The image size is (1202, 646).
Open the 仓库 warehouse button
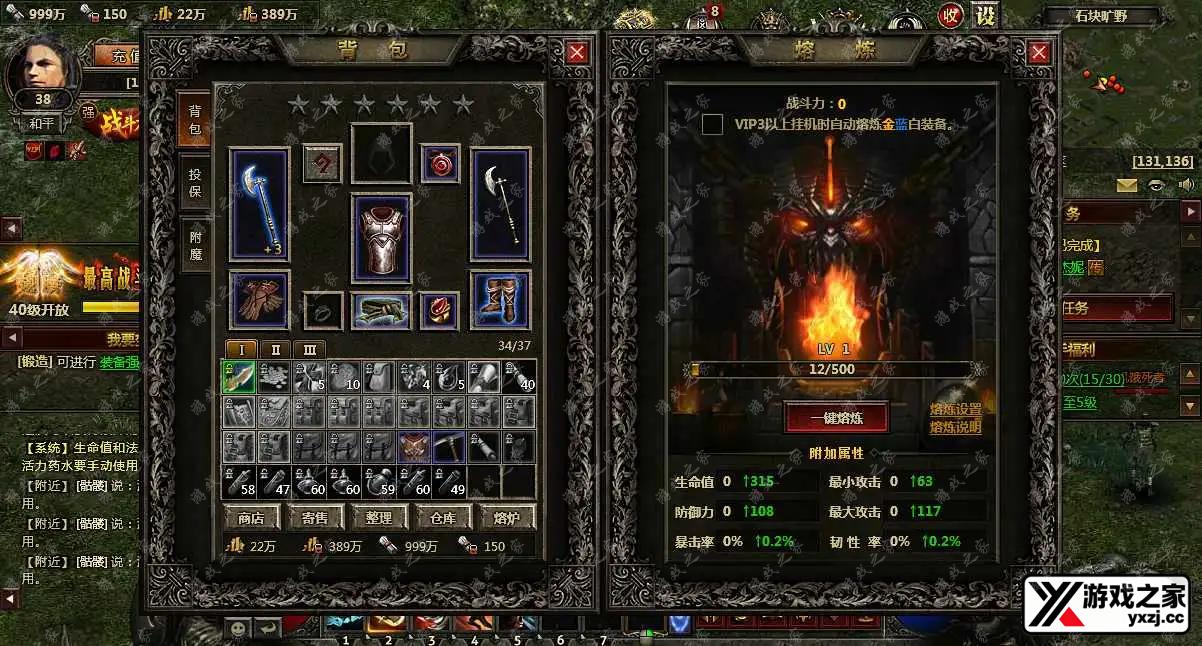443,517
